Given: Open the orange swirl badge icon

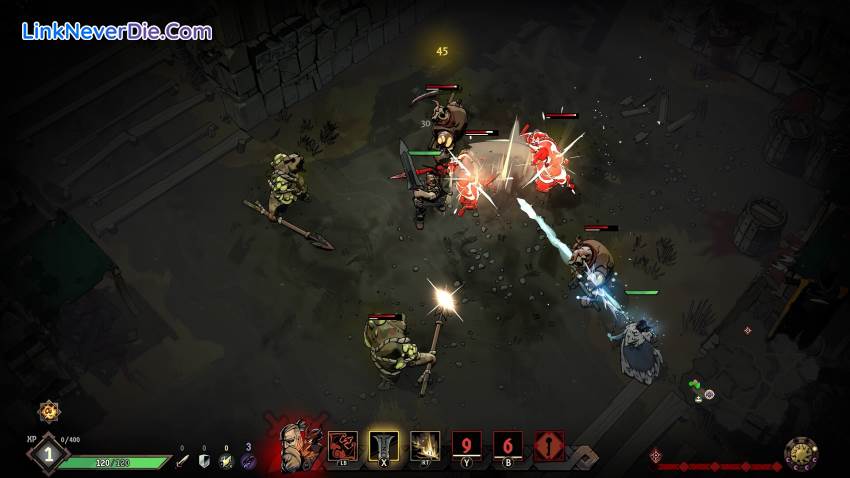Looking at the screenshot, I should [x=47, y=410].
